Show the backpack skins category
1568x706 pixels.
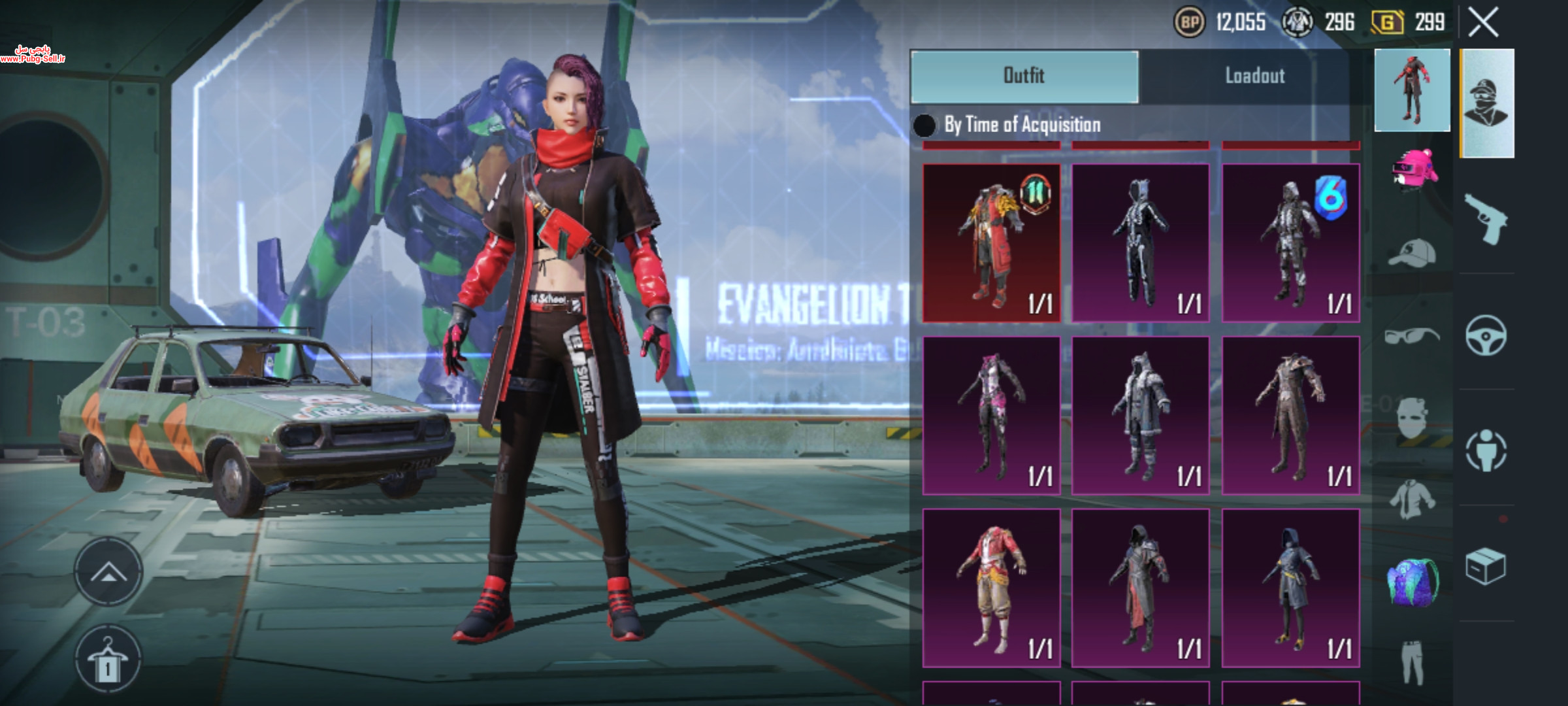point(1413,580)
